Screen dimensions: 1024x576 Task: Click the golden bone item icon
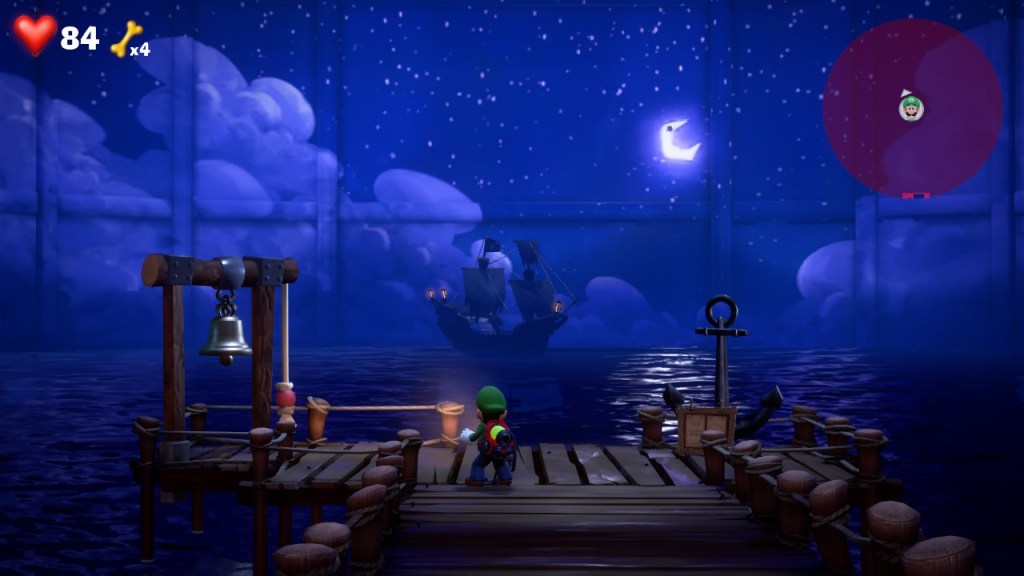click(126, 38)
